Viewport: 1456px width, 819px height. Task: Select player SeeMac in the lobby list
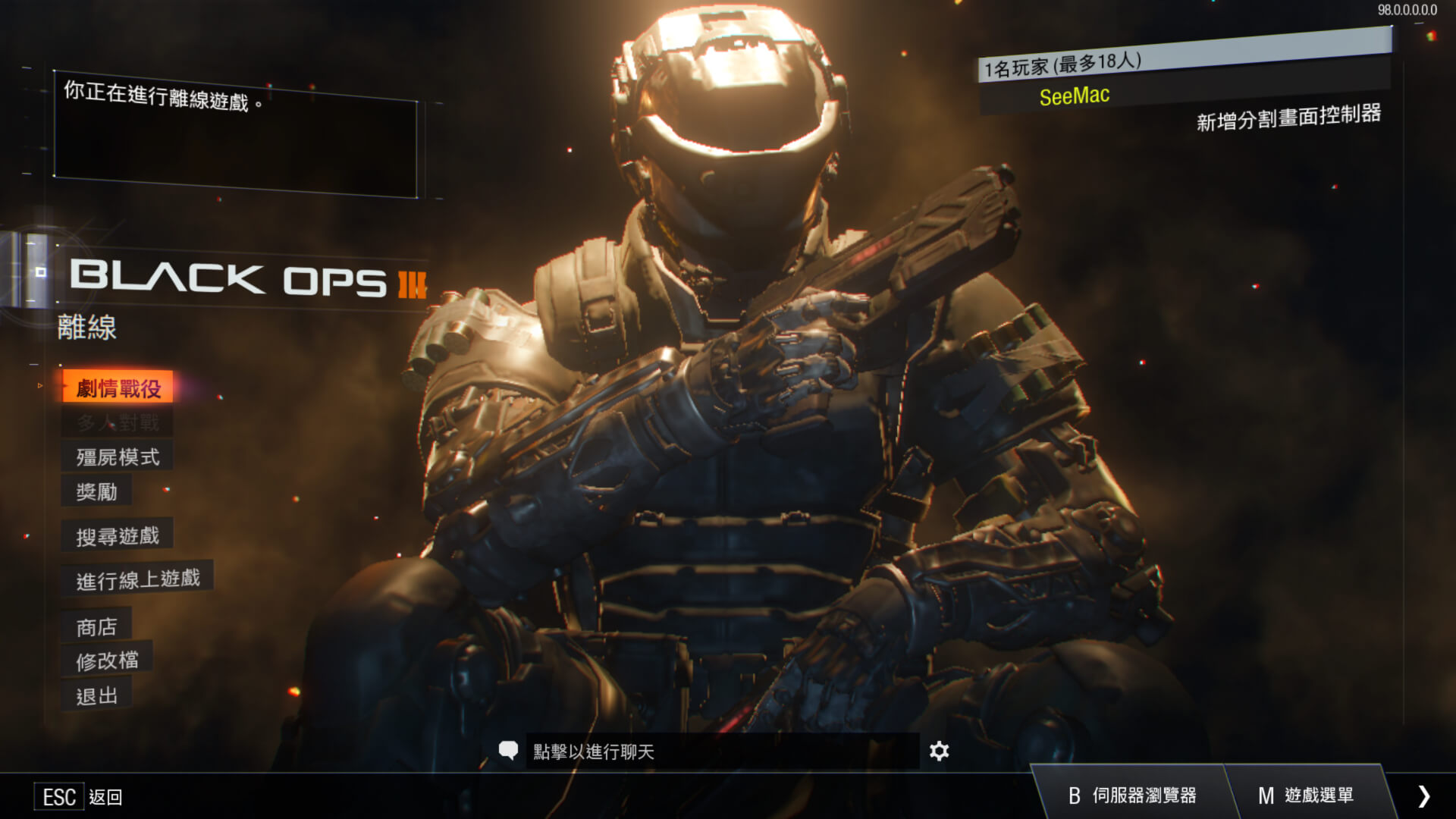coord(1075,96)
